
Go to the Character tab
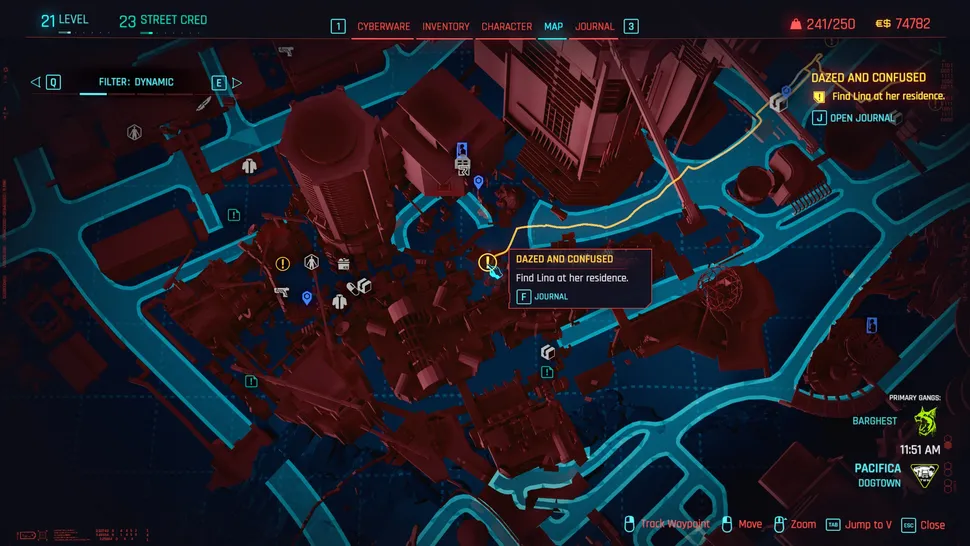(506, 26)
